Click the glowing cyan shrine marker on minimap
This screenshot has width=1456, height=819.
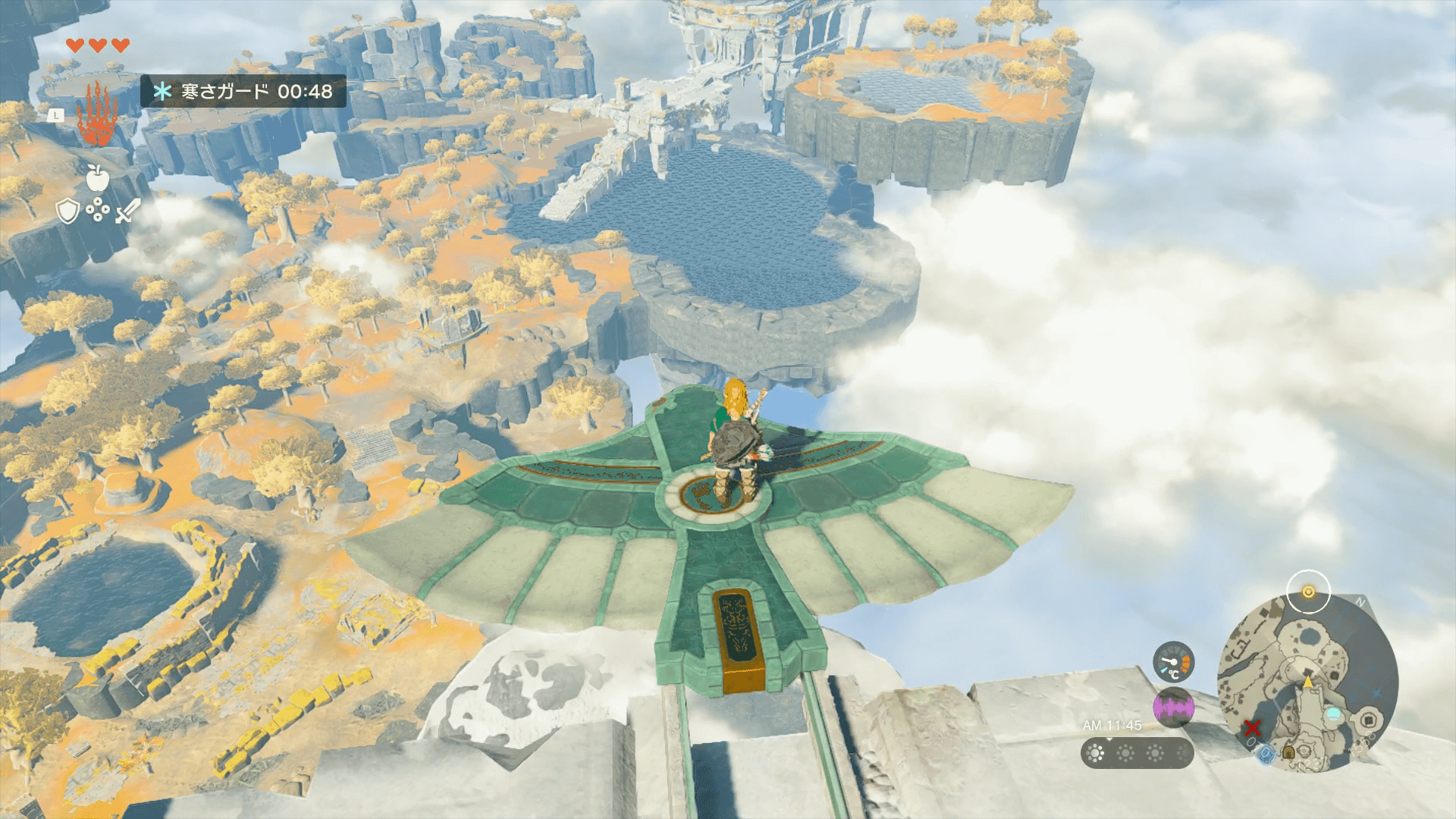tap(1332, 714)
